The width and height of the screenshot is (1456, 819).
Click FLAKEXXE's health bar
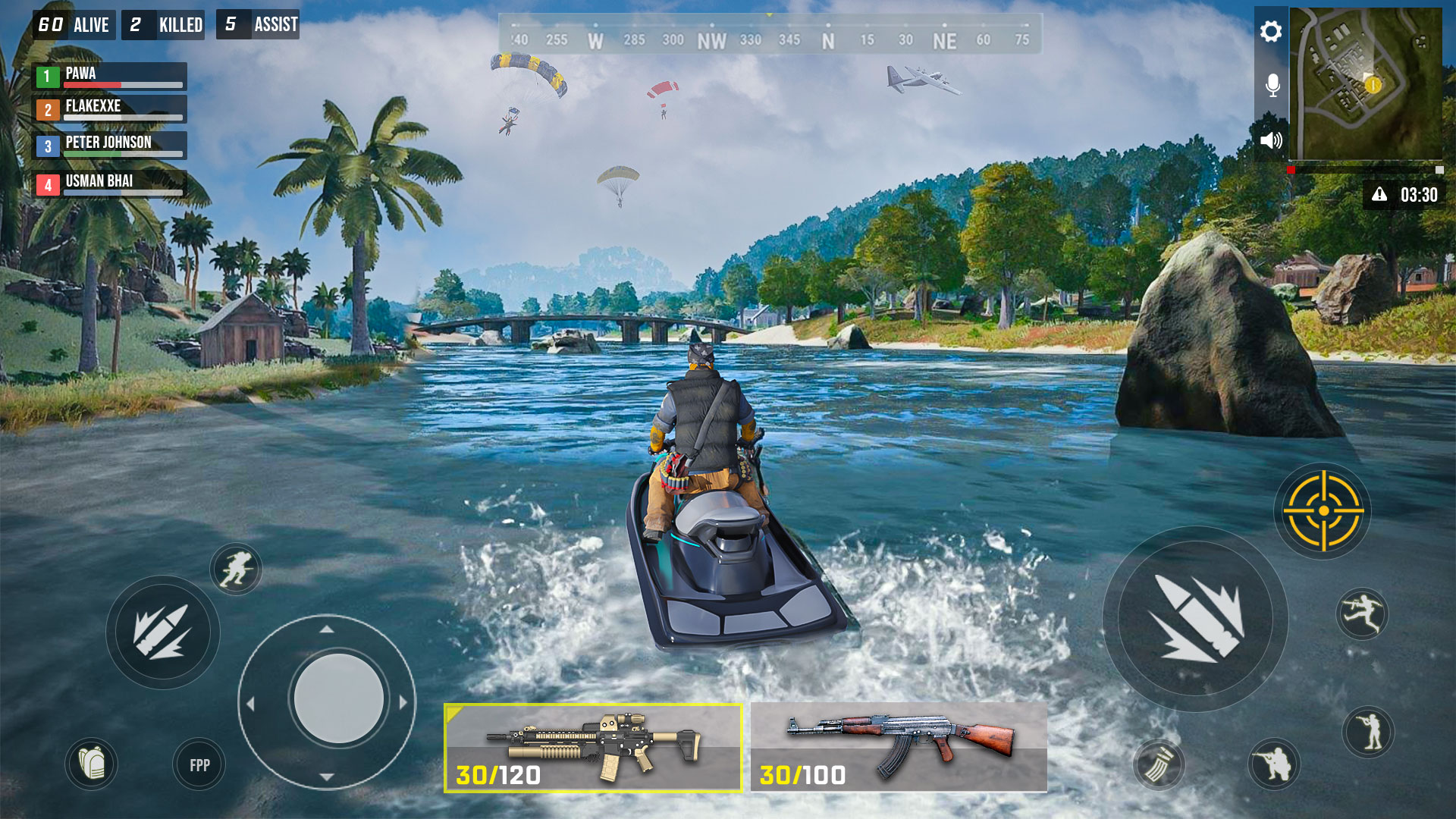tap(121, 115)
